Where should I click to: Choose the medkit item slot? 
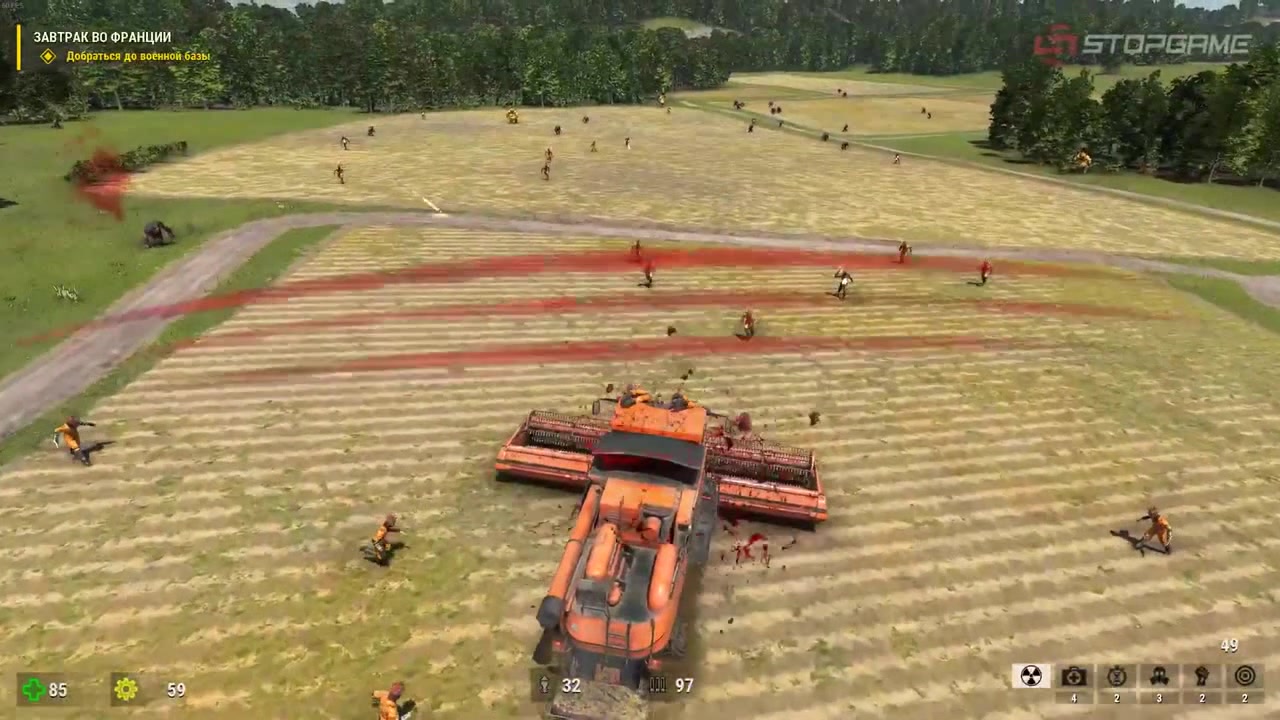(1074, 676)
